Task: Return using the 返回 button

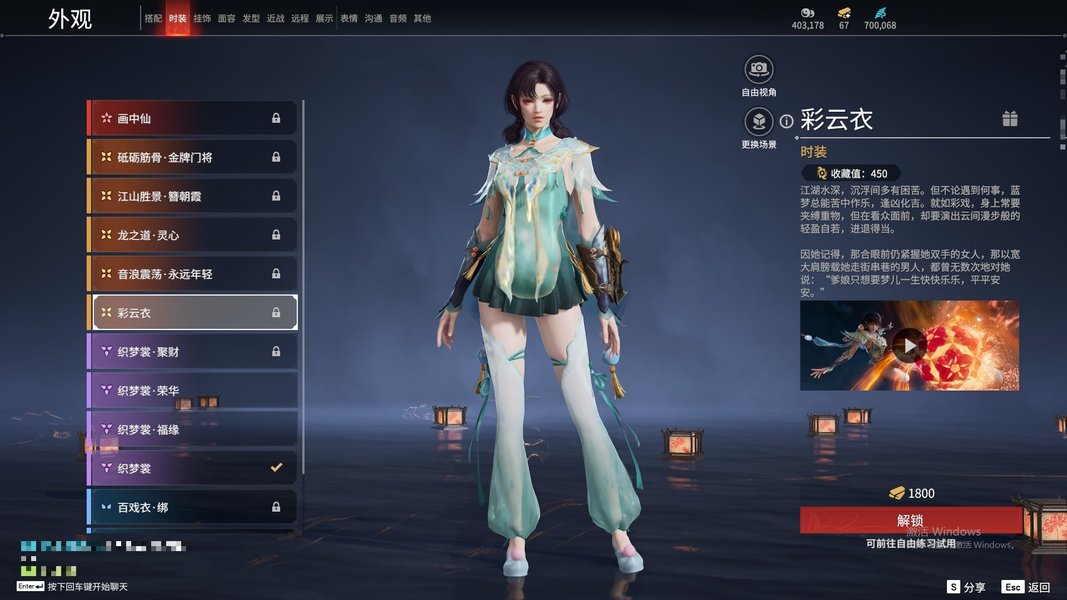Action: coord(1027,587)
